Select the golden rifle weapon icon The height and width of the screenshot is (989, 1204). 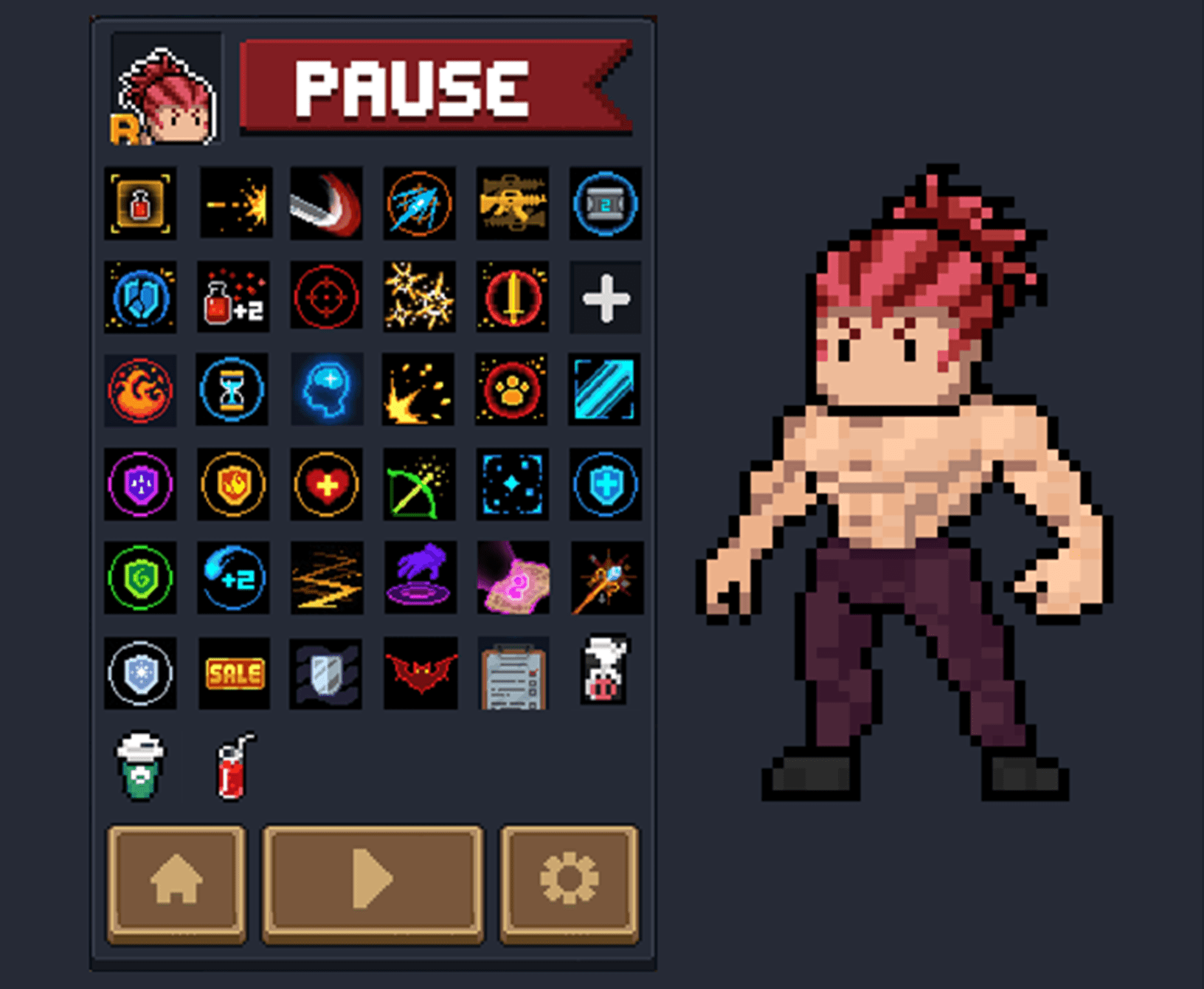coord(512,204)
